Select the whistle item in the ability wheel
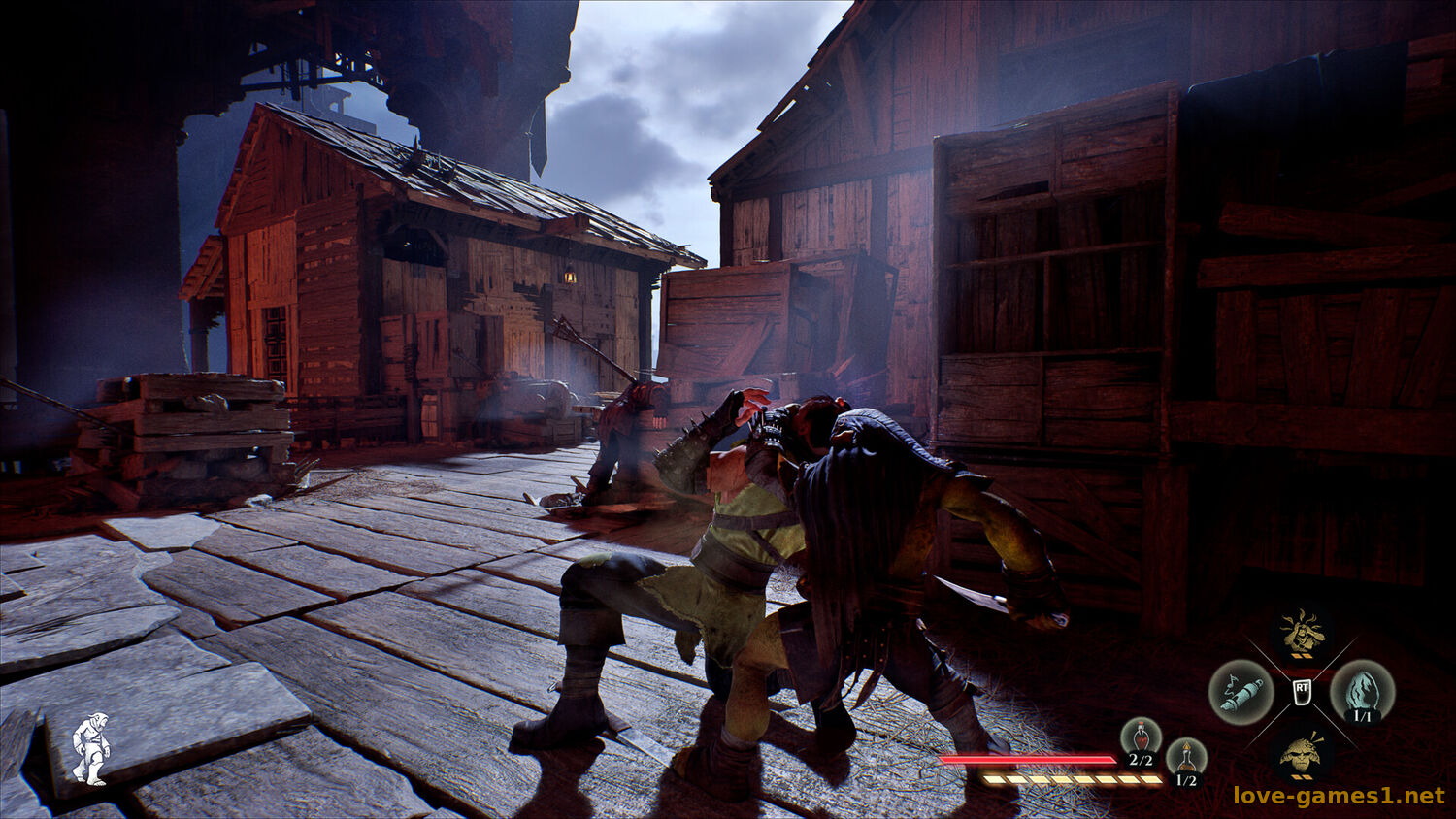 (x=1241, y=692)
